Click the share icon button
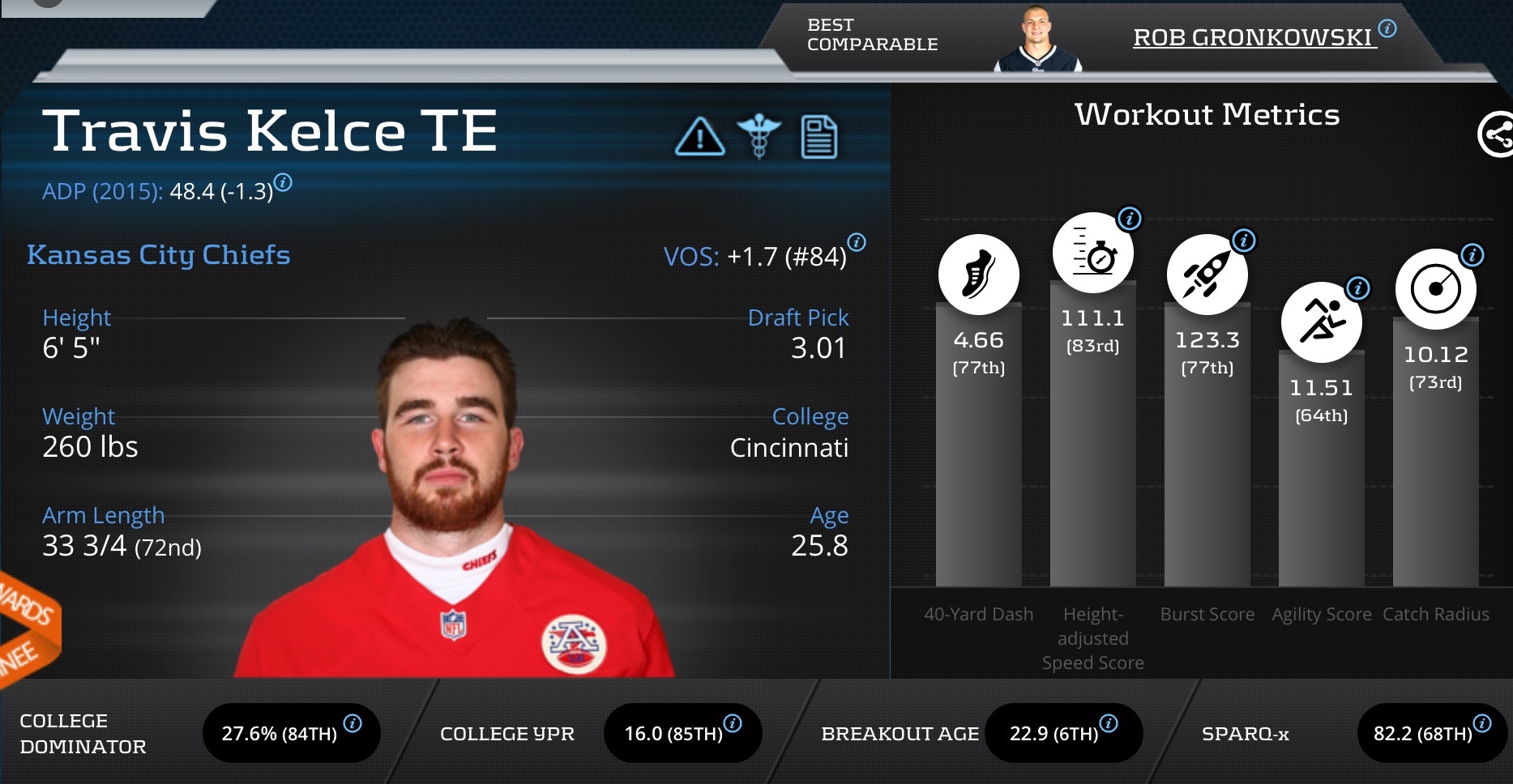The height and width of the screenshot is (784, 1513). pyautogui.click(x=1496, y=134)
